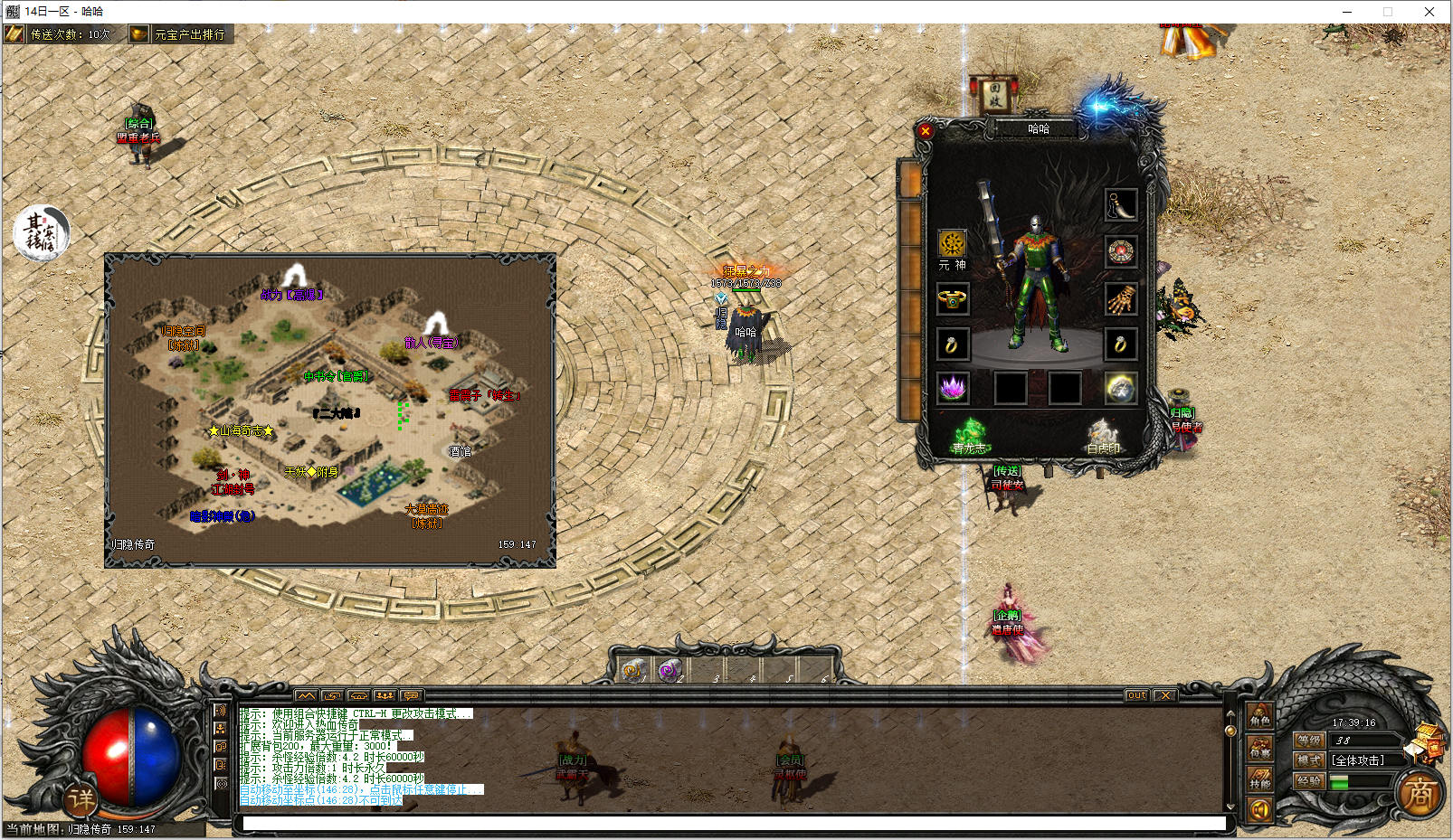The width and height of the screenshot is (1453, 840).
Task: Open the 技能 skills panel
Action: [x=1260, y=779]
